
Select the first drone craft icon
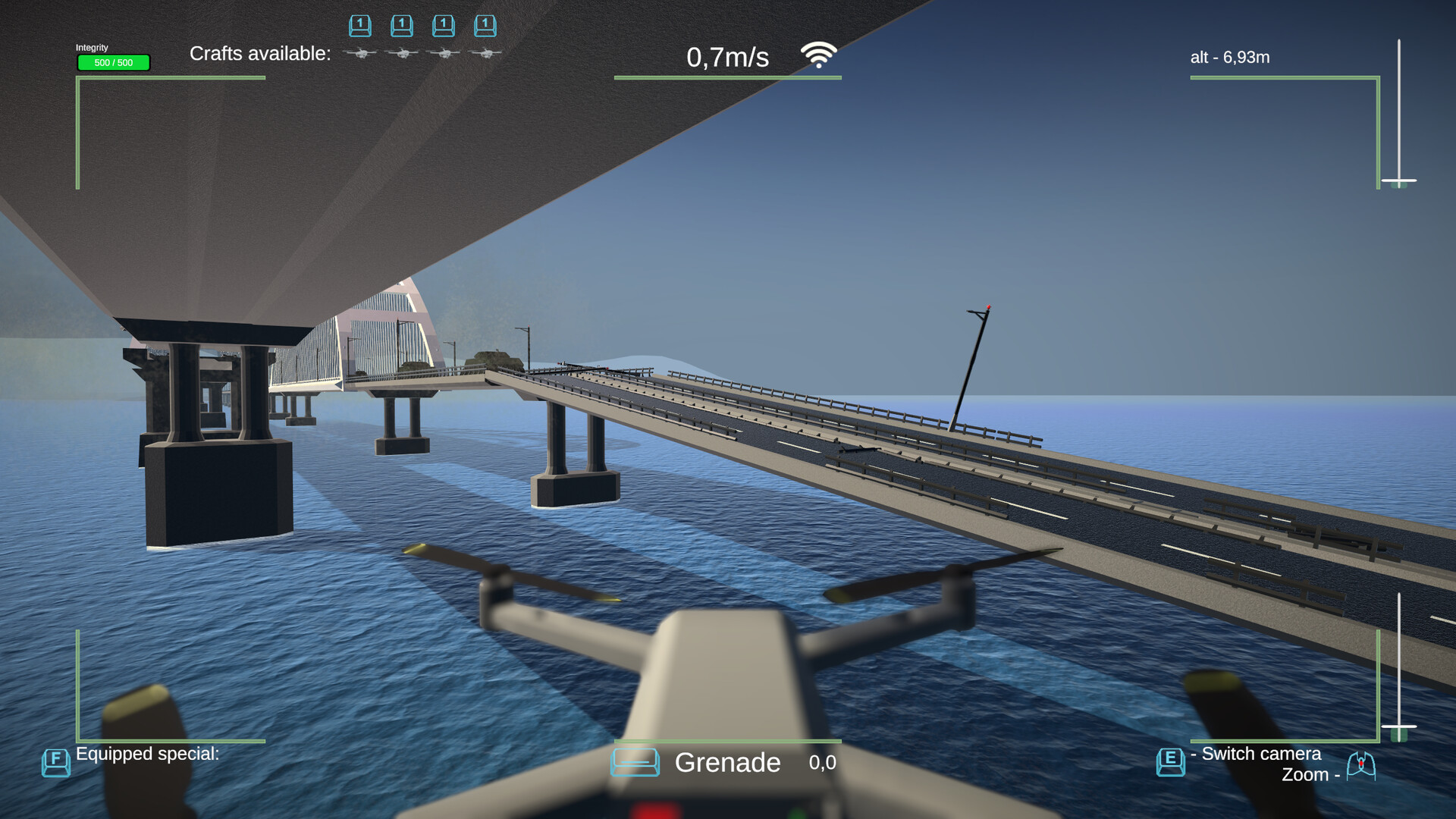(360, 53)
